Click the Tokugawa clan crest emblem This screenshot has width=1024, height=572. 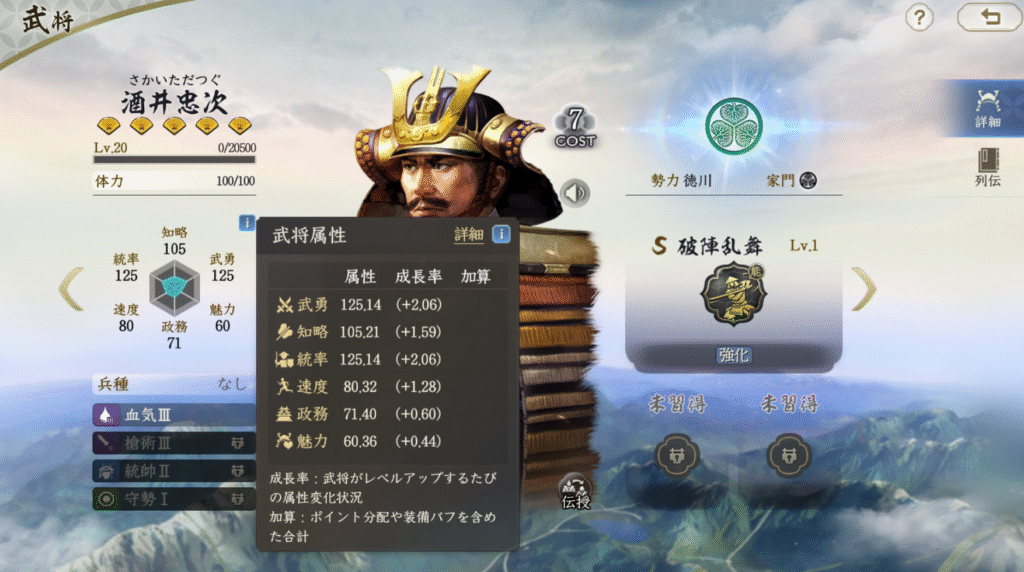(x=733, y=125)
